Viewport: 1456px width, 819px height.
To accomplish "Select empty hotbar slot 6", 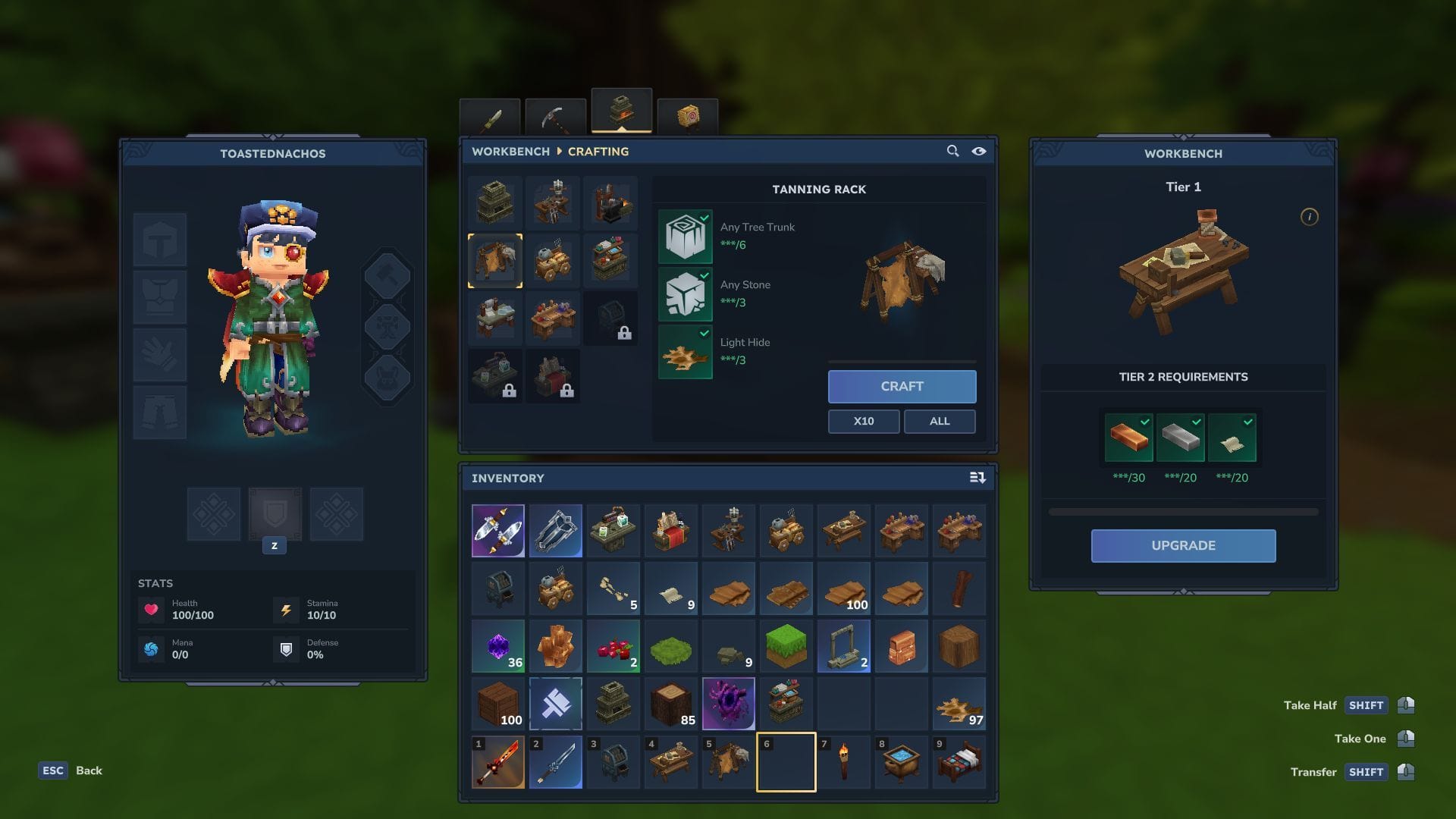I will (786, 761).
